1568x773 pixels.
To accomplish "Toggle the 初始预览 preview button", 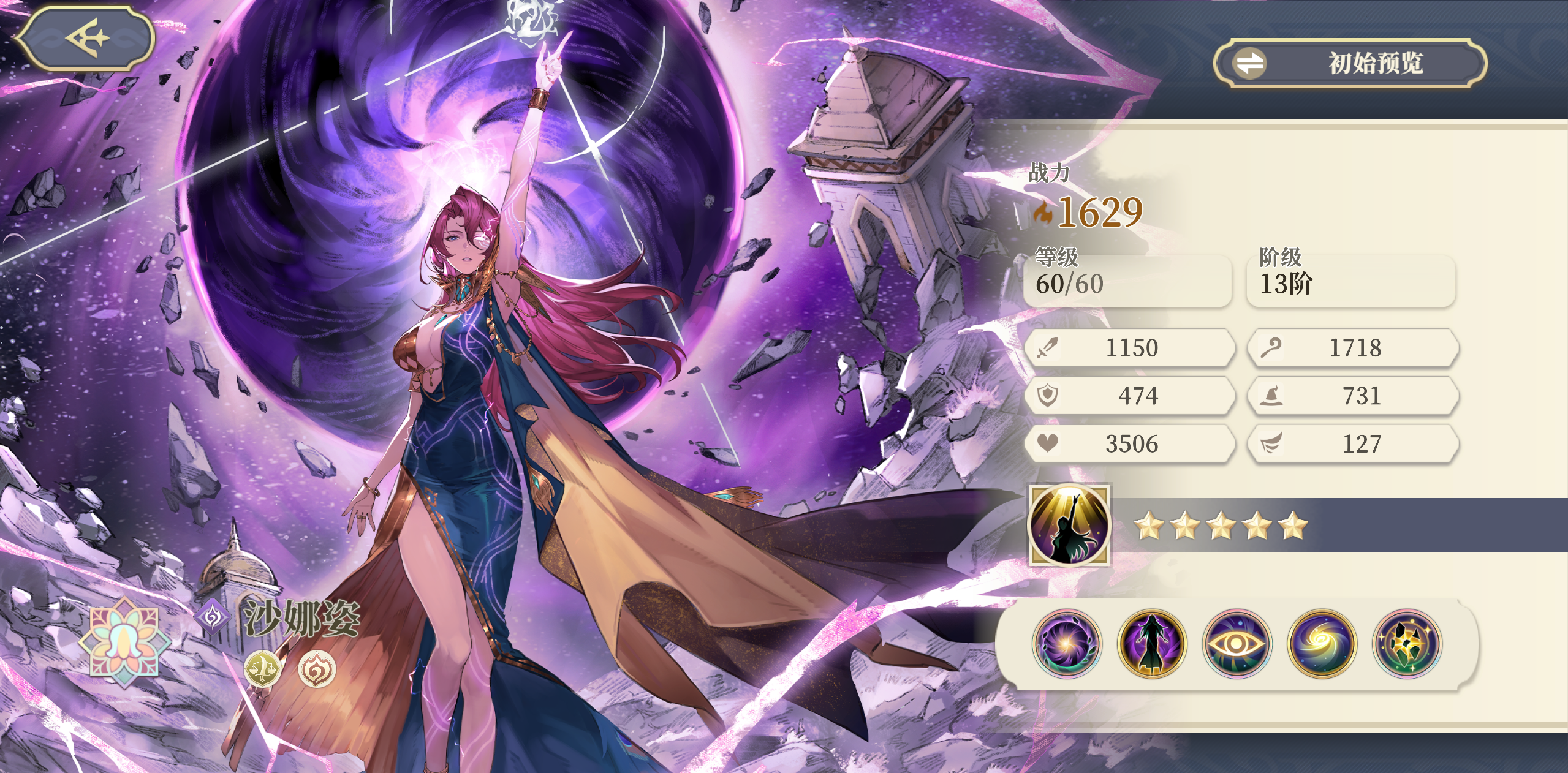I will [x=1350, y=63].
